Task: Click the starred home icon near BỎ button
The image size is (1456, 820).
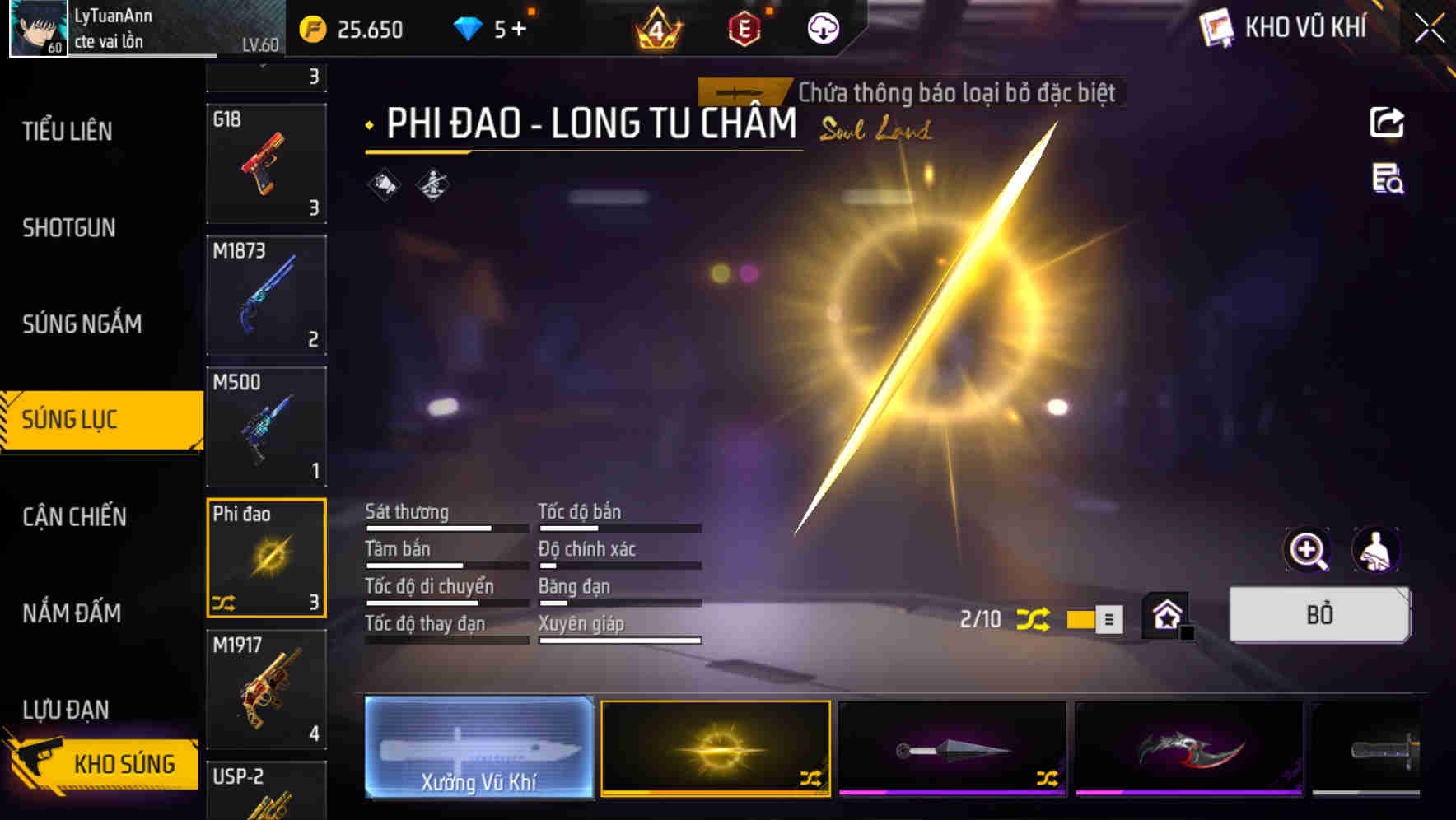Action: [x=1165, y=614]
